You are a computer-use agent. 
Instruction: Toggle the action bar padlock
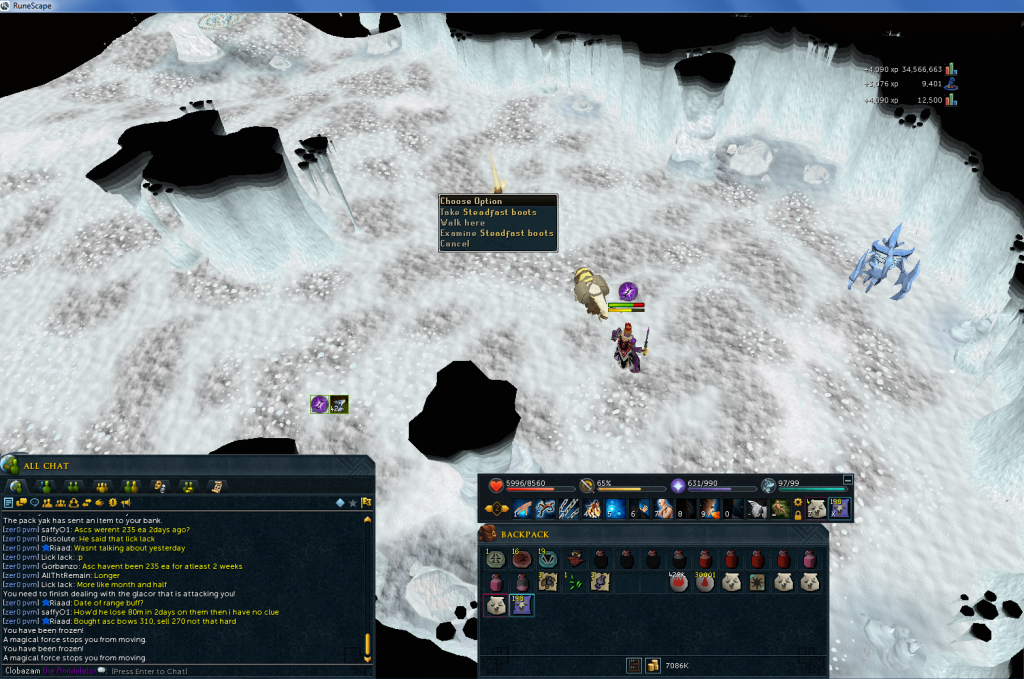pyautogui.click(x=798, y=515)
